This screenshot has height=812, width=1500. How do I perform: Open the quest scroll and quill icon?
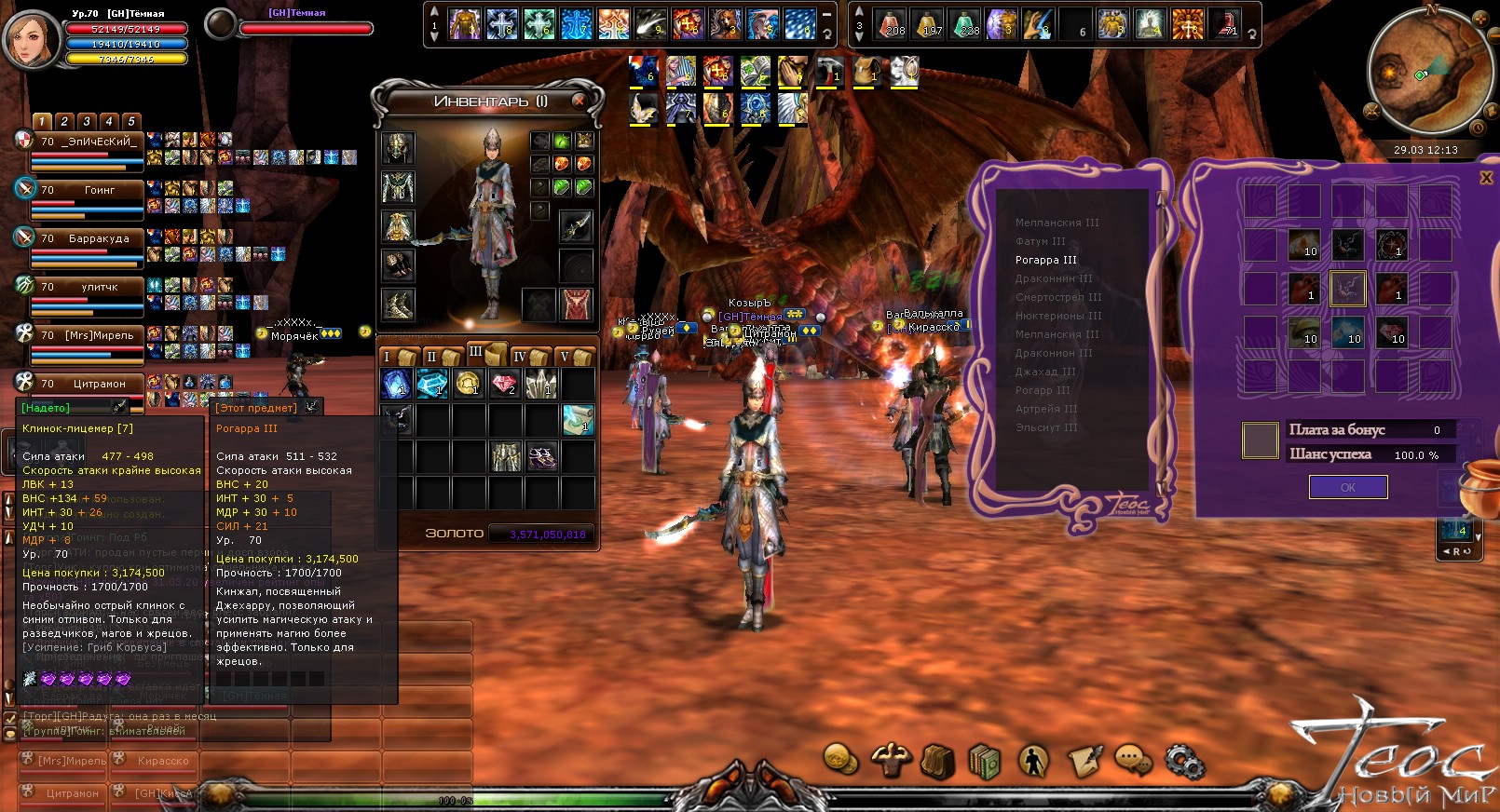coord(1084,761)
